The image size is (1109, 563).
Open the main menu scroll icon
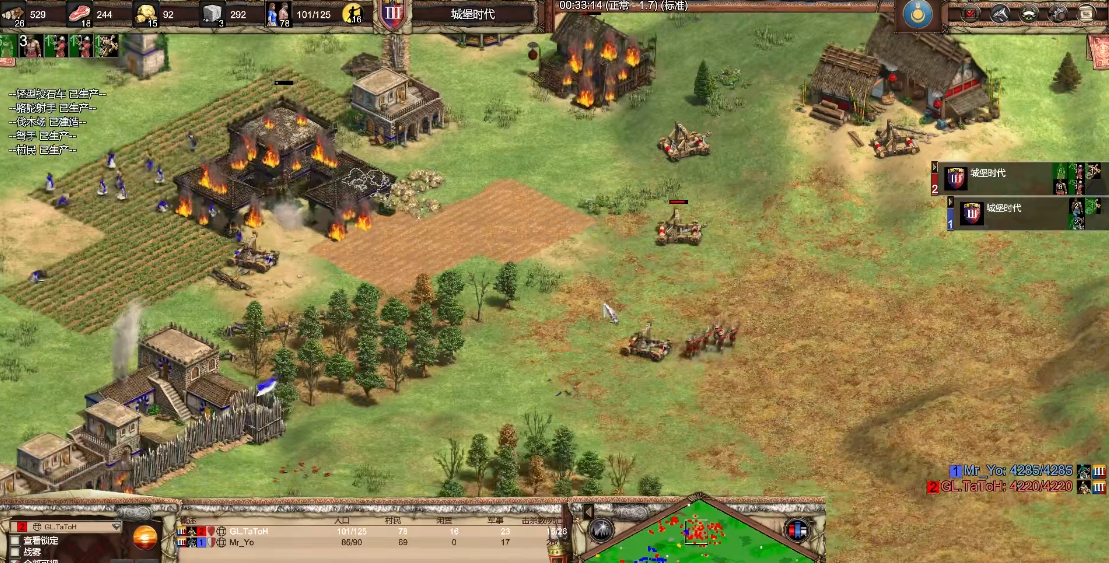(1087, 14)
